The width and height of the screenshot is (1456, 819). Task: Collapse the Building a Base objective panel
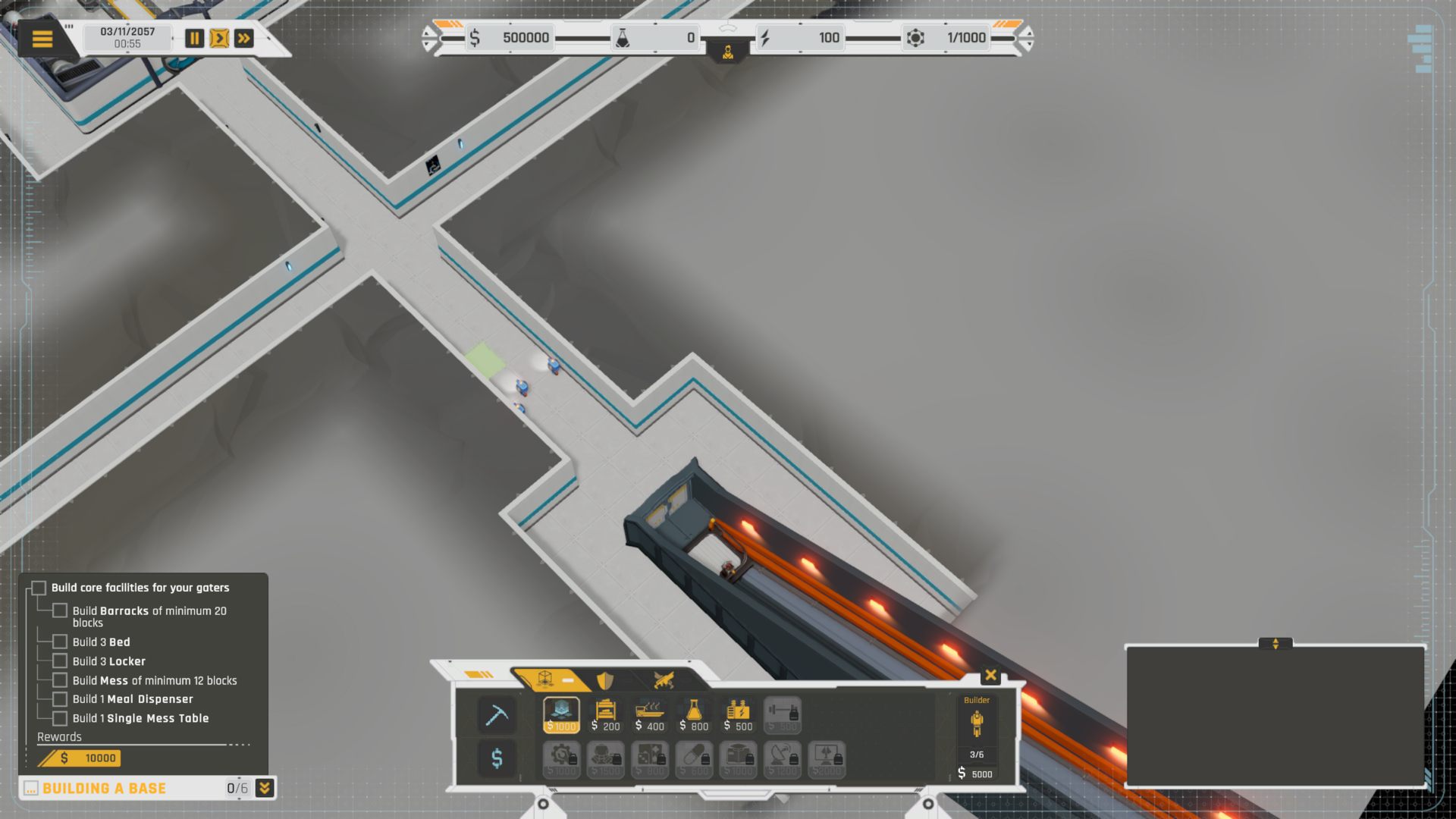point(265,788)
